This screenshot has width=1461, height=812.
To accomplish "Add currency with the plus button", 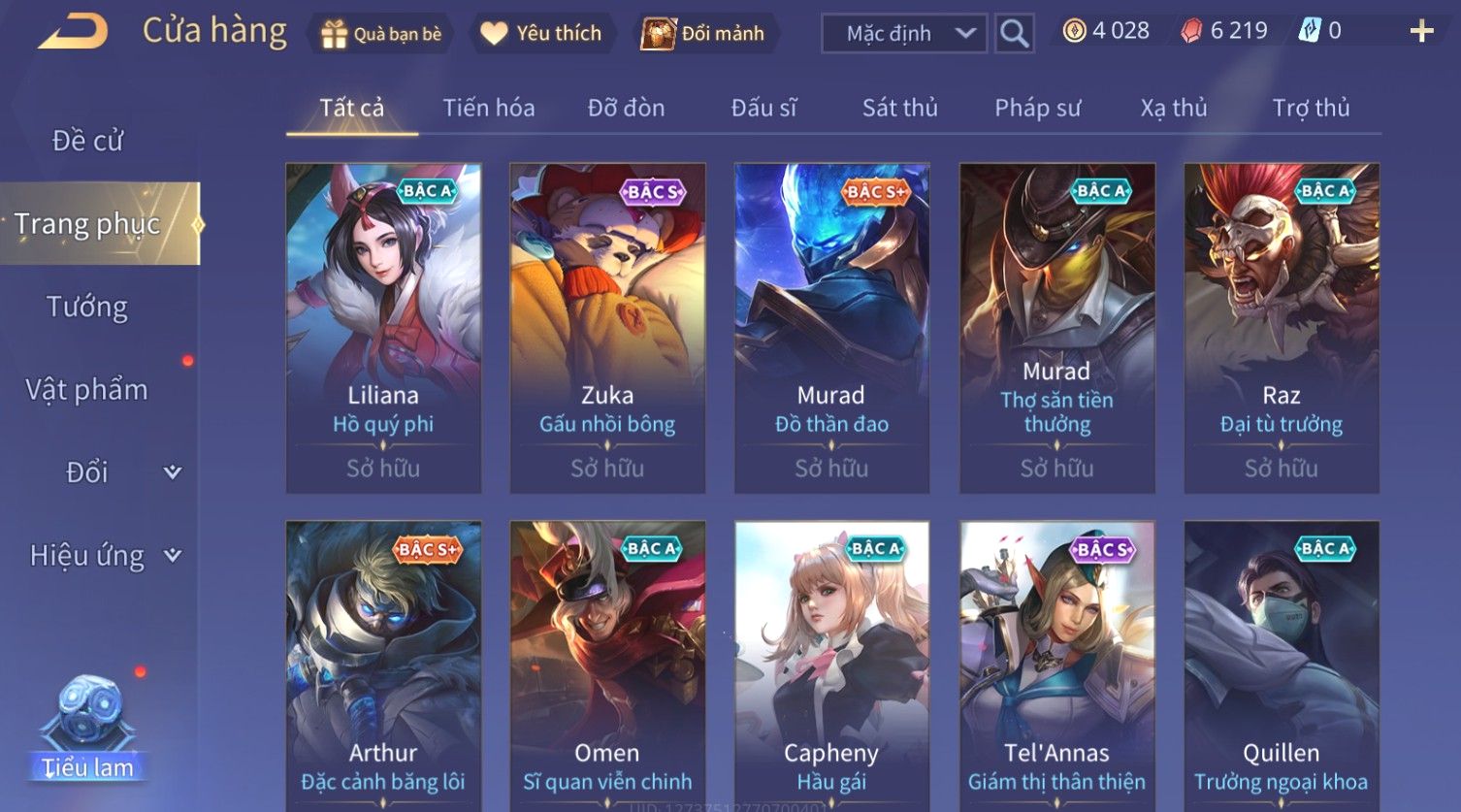I will (1421, 32).
